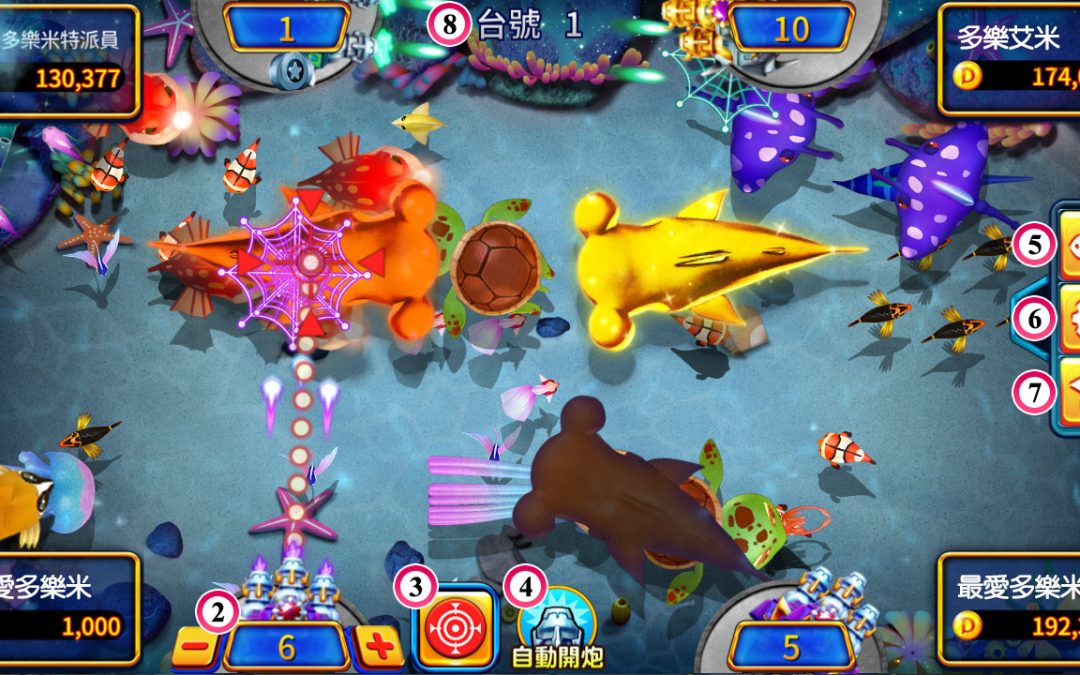The width and height of the screenshot is (1080, 675).
Task: Open the gear settings side-panel button
Action: pyautogui.click(x=1067, y=319)
